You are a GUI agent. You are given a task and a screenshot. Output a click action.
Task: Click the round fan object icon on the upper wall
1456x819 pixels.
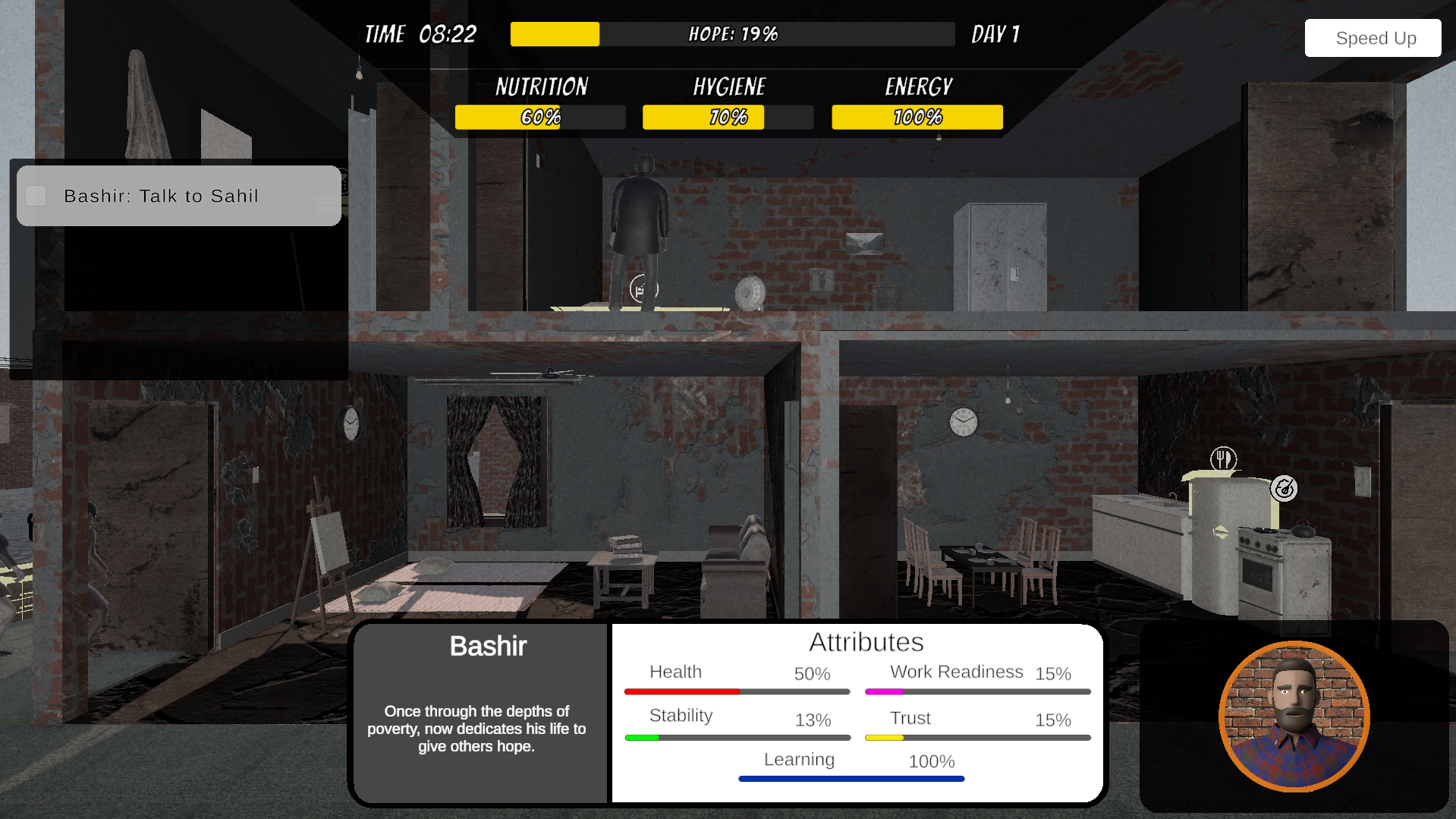[750, 294]
